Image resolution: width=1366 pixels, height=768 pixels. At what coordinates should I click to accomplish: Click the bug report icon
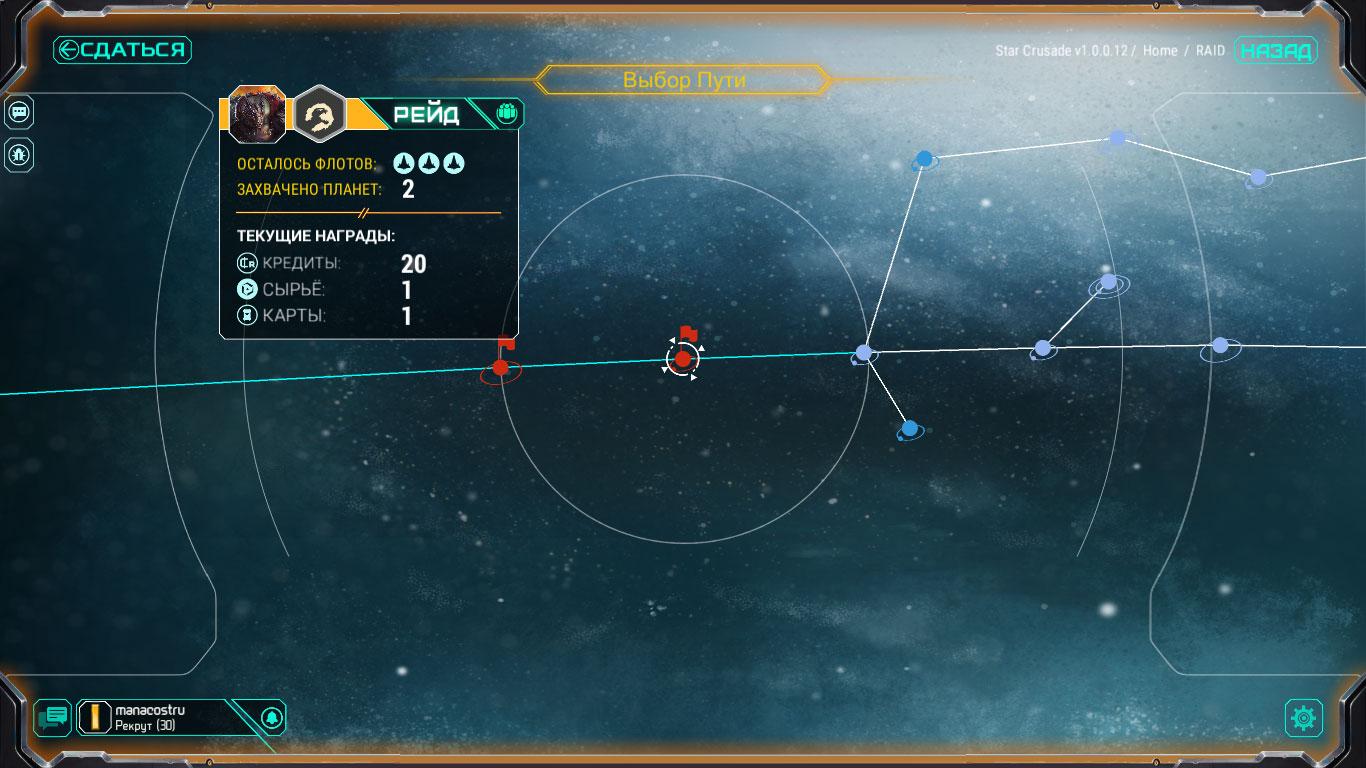pos(19,154)
